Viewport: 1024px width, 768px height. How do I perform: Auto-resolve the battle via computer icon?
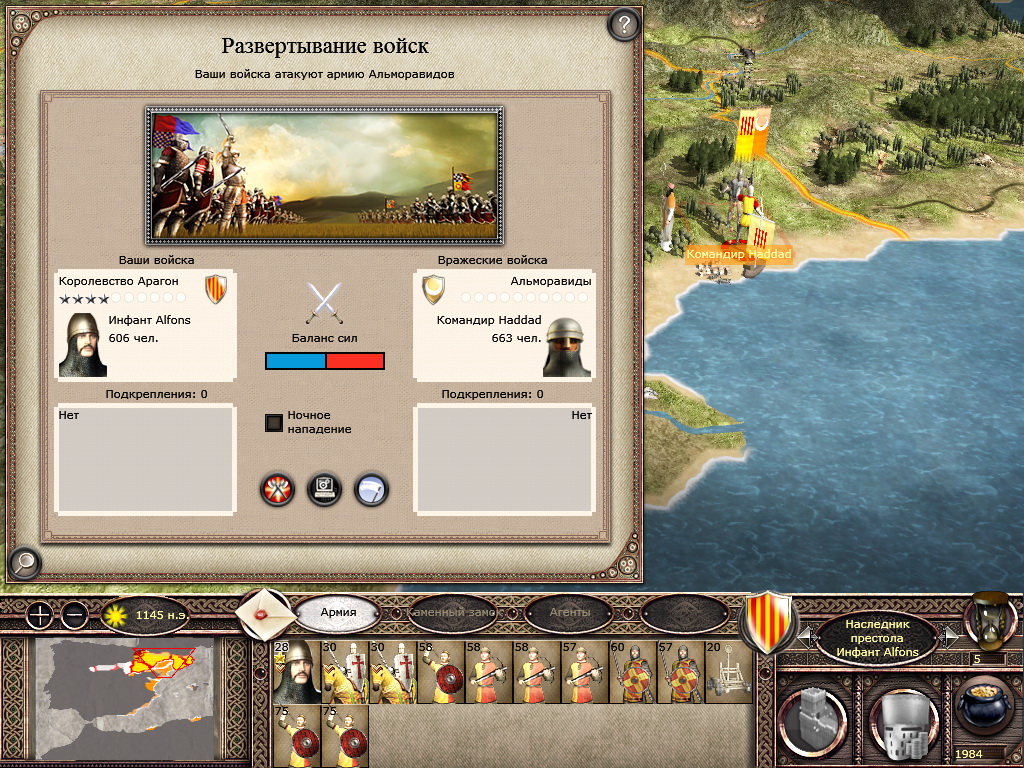pos(325,489)
